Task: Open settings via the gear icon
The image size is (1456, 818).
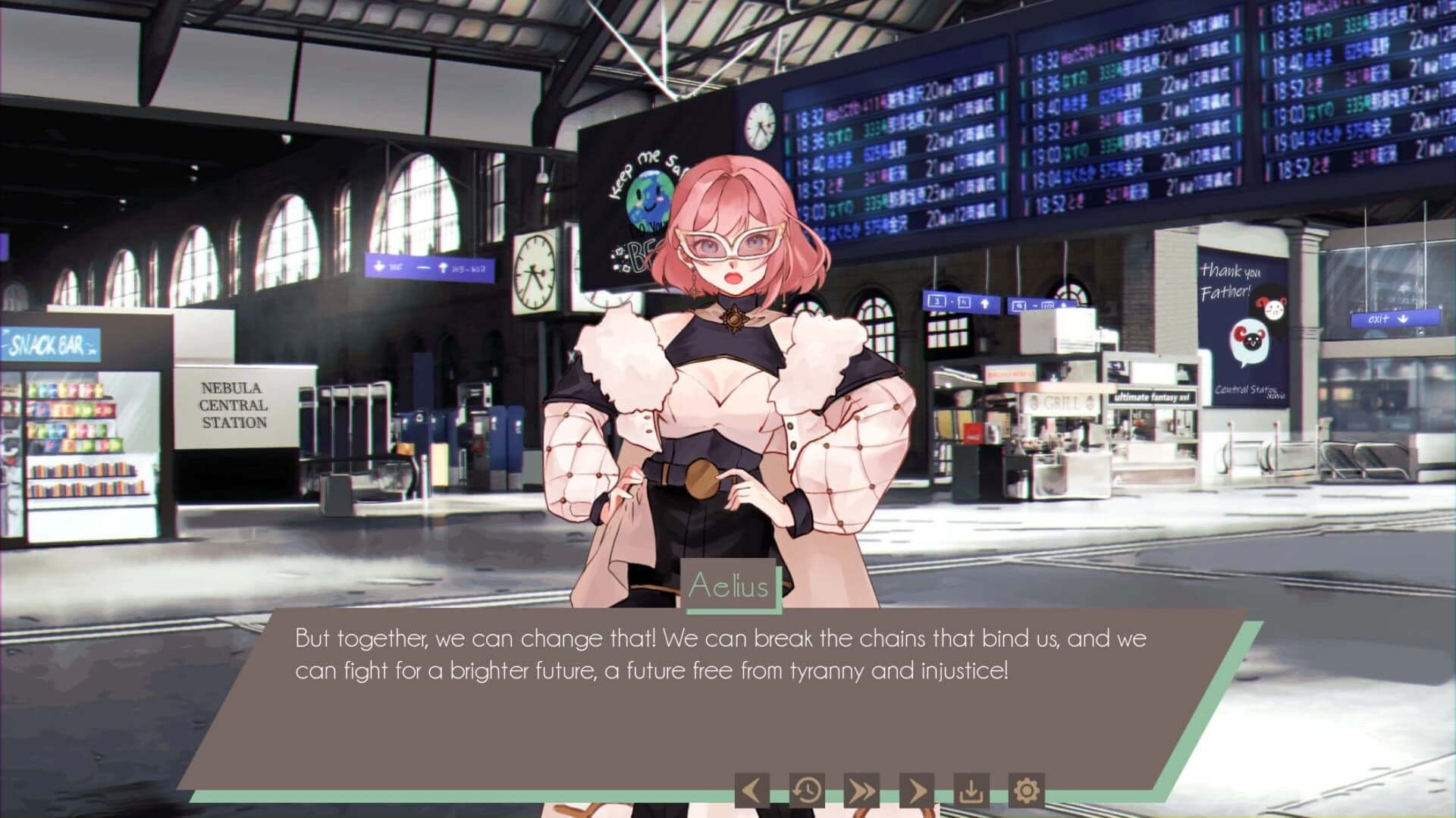Action: click(1026, 791)
